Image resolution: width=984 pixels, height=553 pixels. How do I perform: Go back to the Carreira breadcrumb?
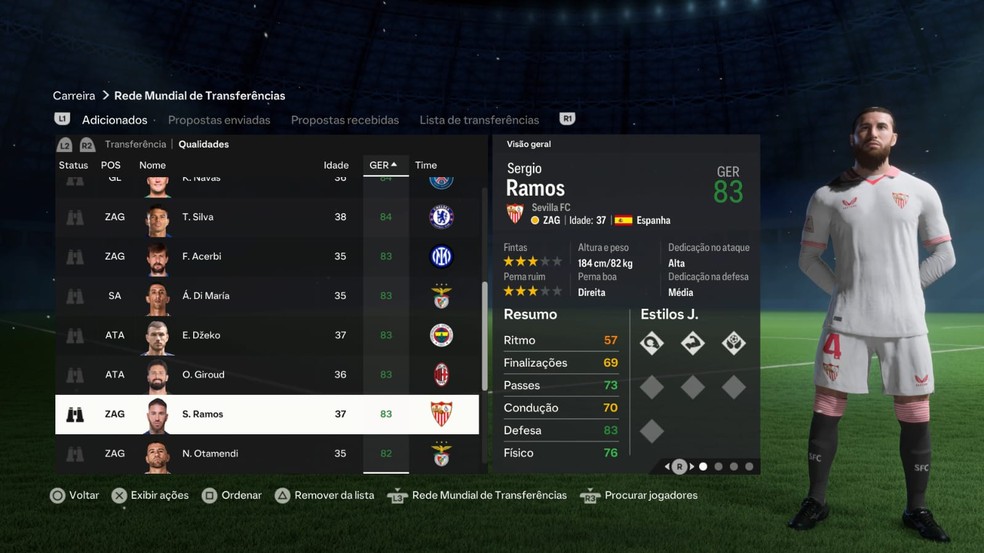[x=74, y=96]
